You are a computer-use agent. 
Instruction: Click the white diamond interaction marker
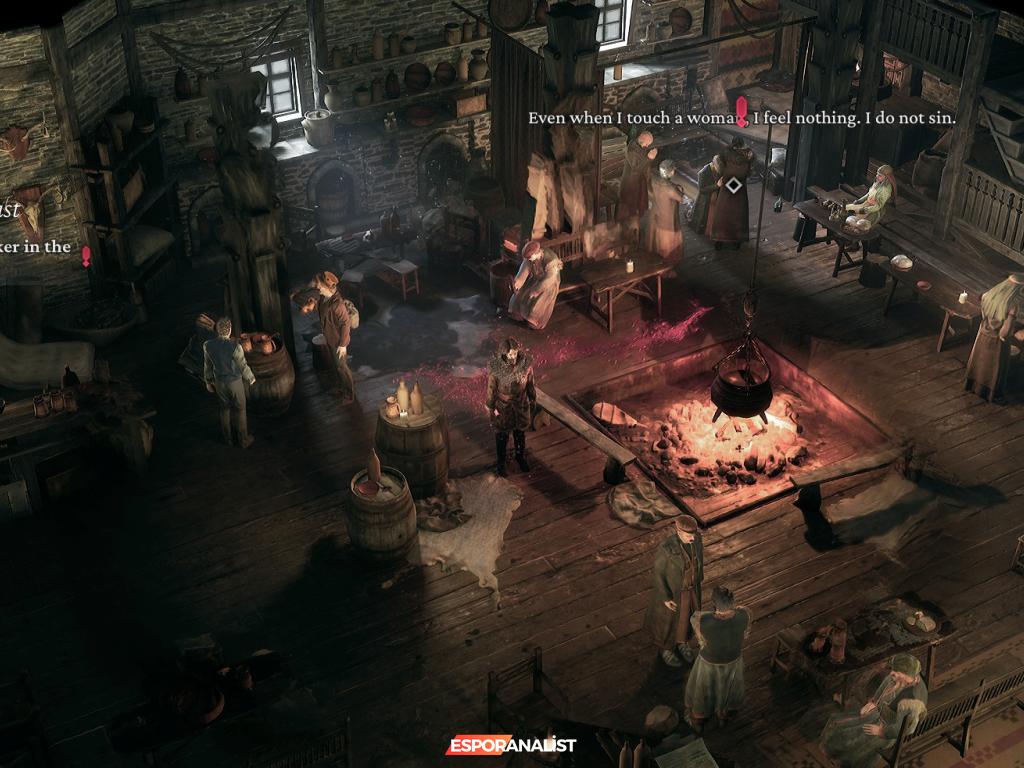tap(734, 185)
